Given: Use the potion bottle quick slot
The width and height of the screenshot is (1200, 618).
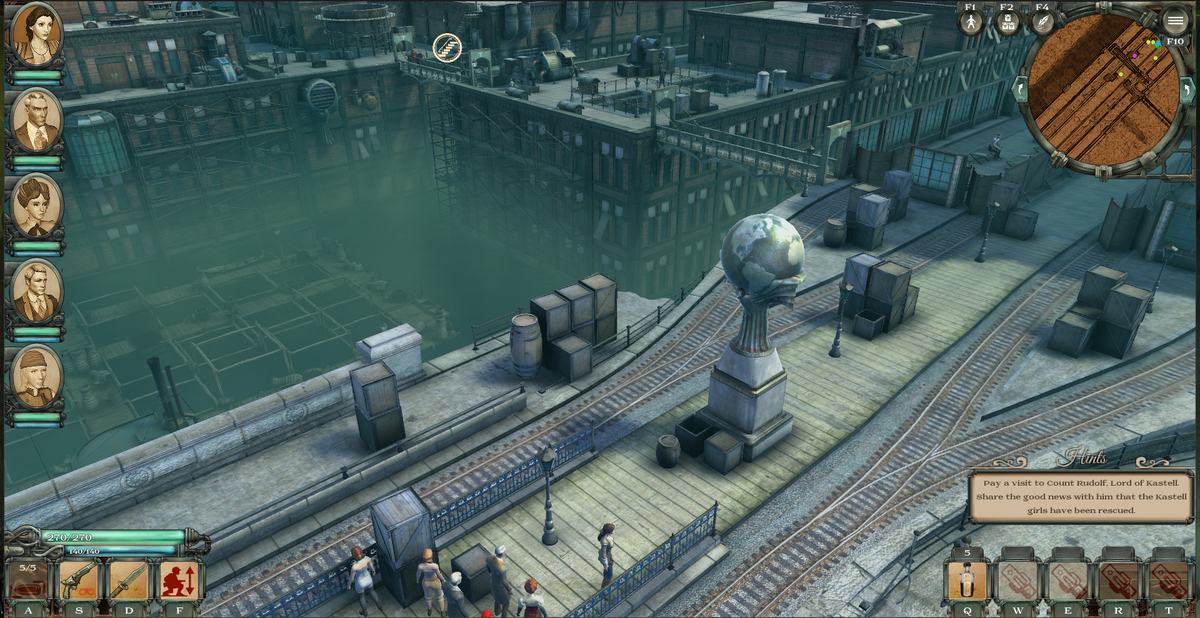Looking at the screenshot, I should point(967,581).
